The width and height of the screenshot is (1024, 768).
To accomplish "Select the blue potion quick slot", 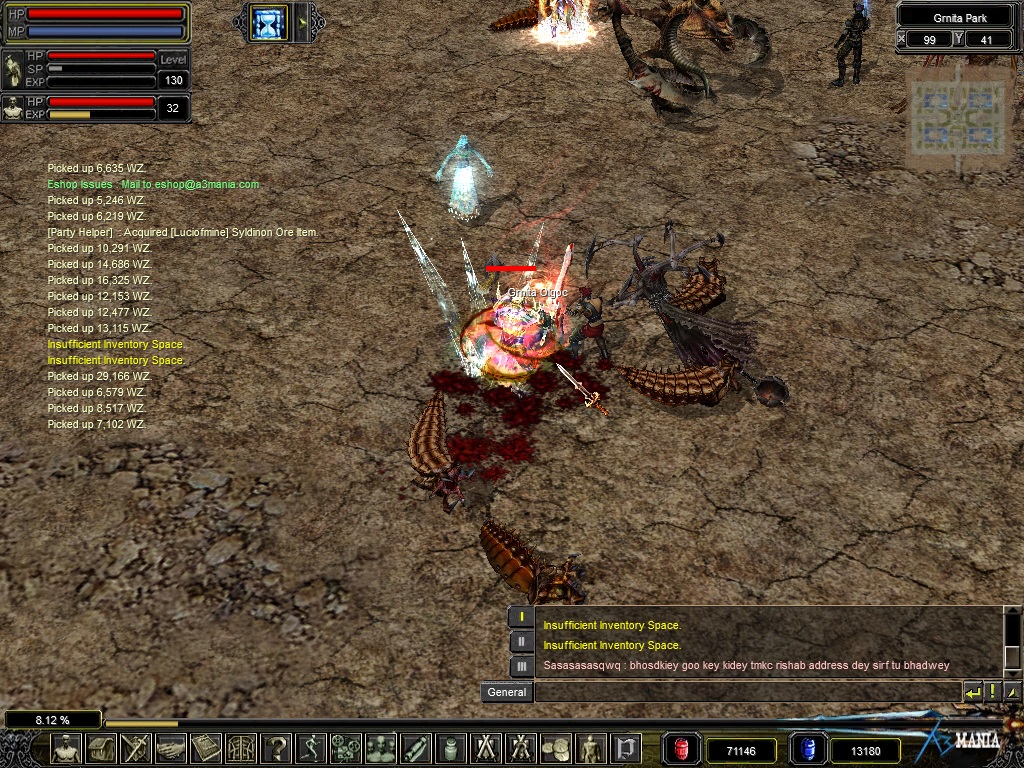I will click(x=806, y=749).
